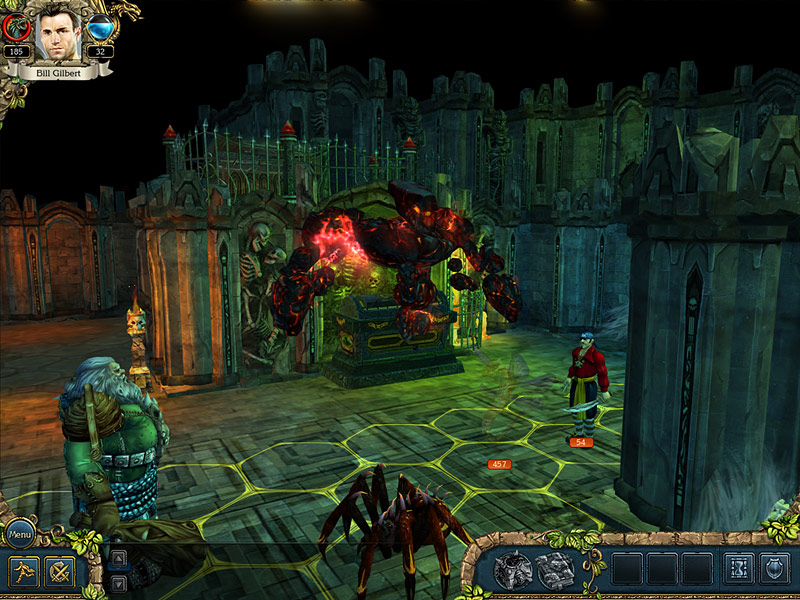Open the Spirit of Rage chest icon

(x=513, y=569)
